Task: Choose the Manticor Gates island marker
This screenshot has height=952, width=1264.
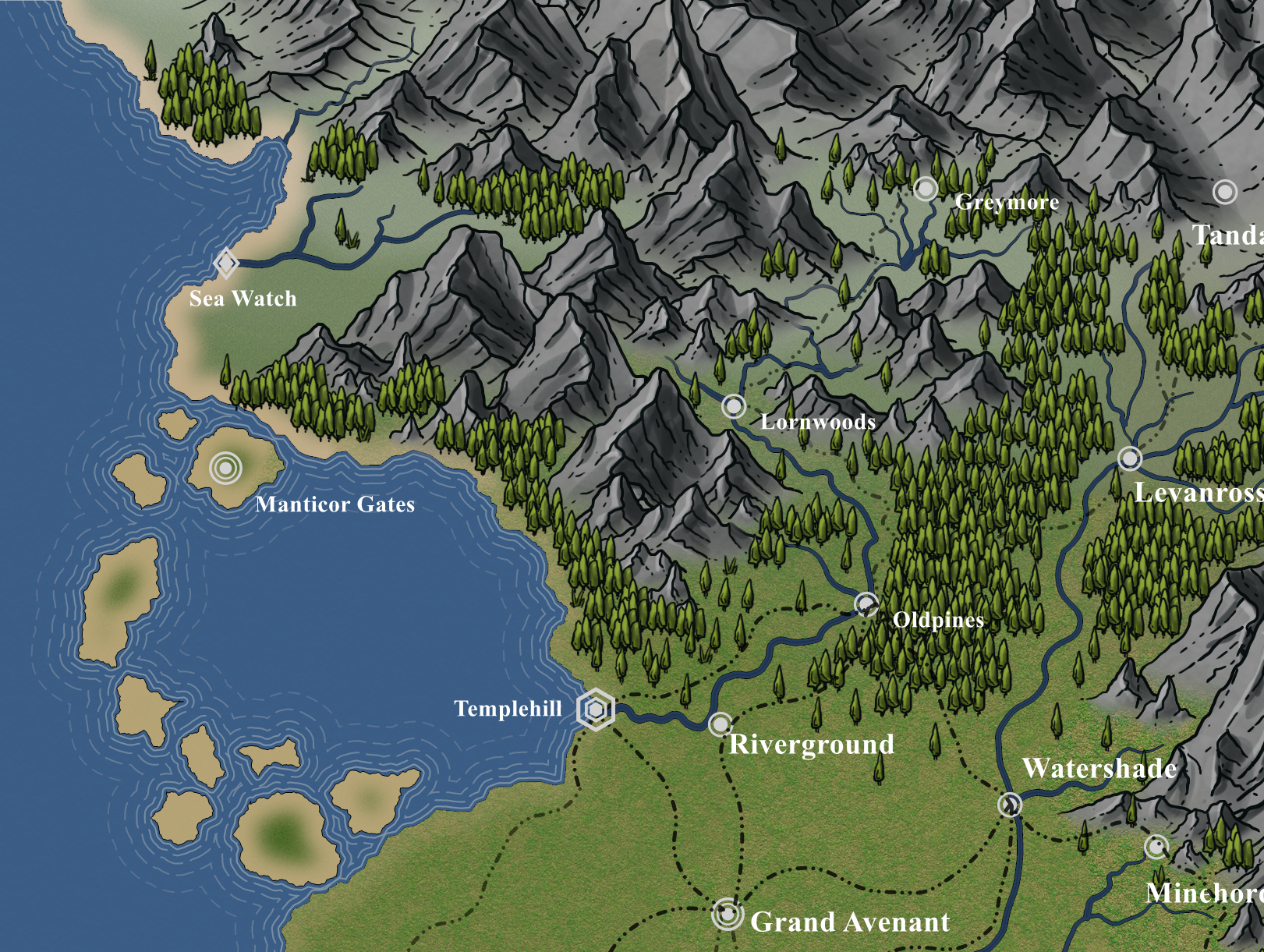Action: (225, 468)
